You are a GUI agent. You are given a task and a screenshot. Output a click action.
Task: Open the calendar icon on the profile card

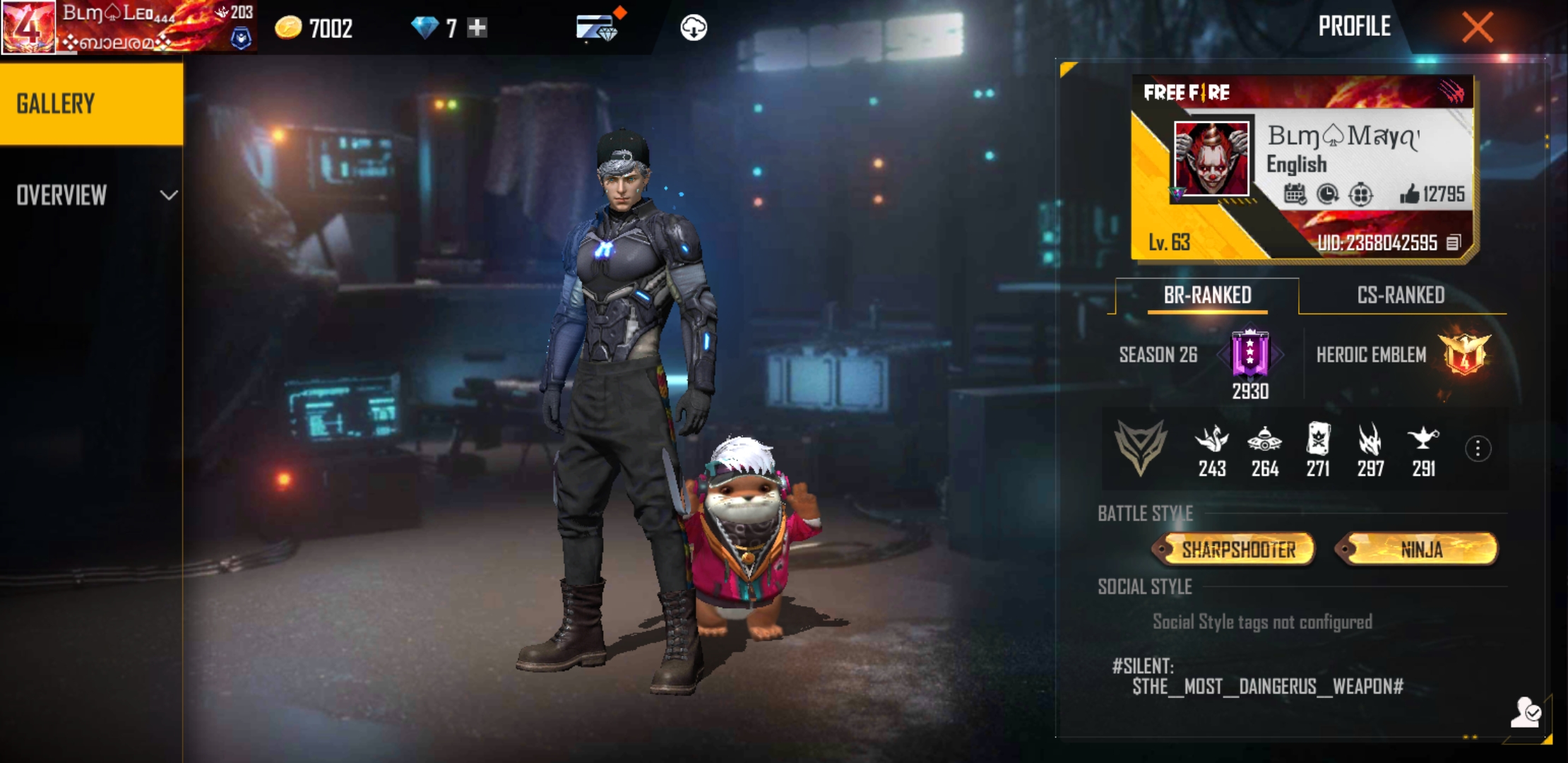[x=1295, y=194]
